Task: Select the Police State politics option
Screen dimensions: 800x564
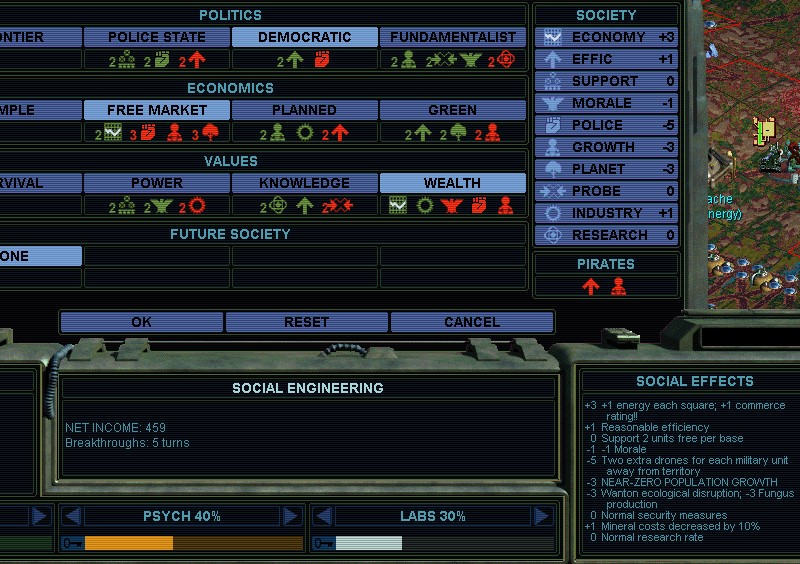Action: coord(156,37)
